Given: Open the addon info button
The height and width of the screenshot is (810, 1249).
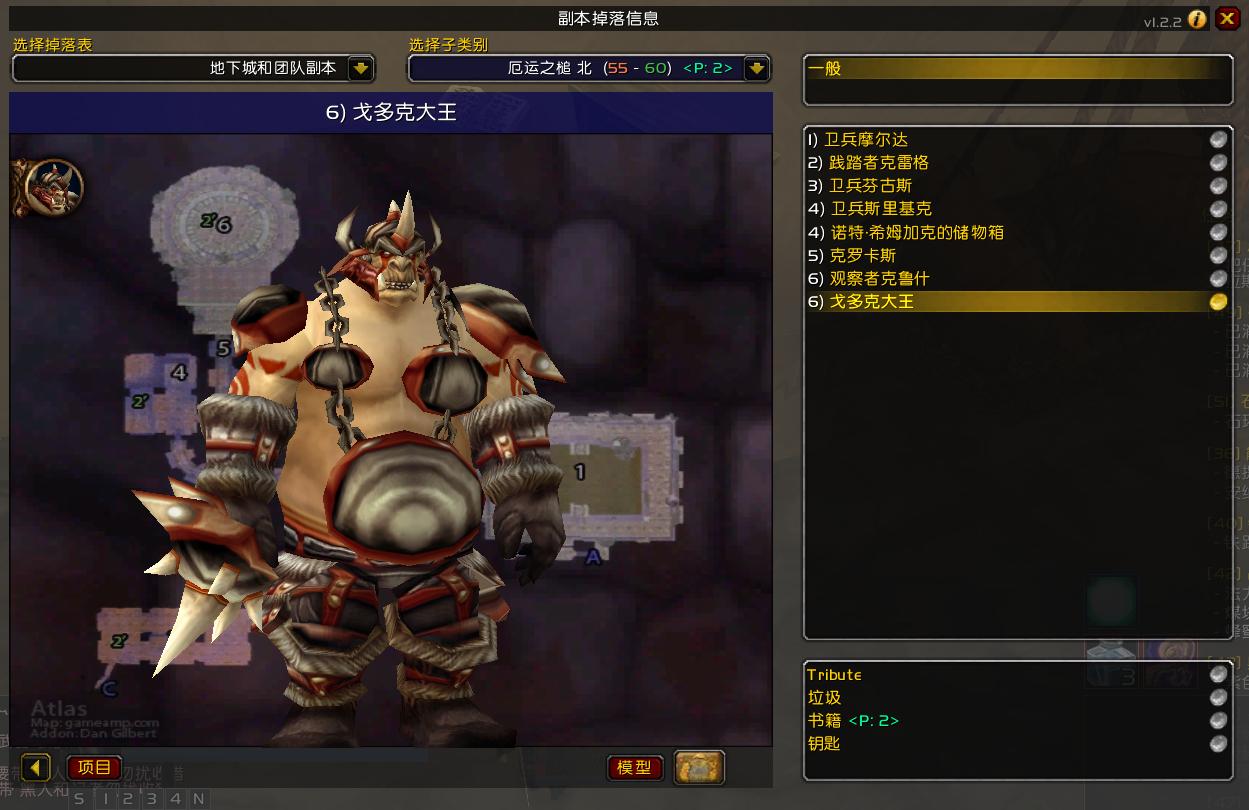Looking at the screenshot, I should 1197,20.
